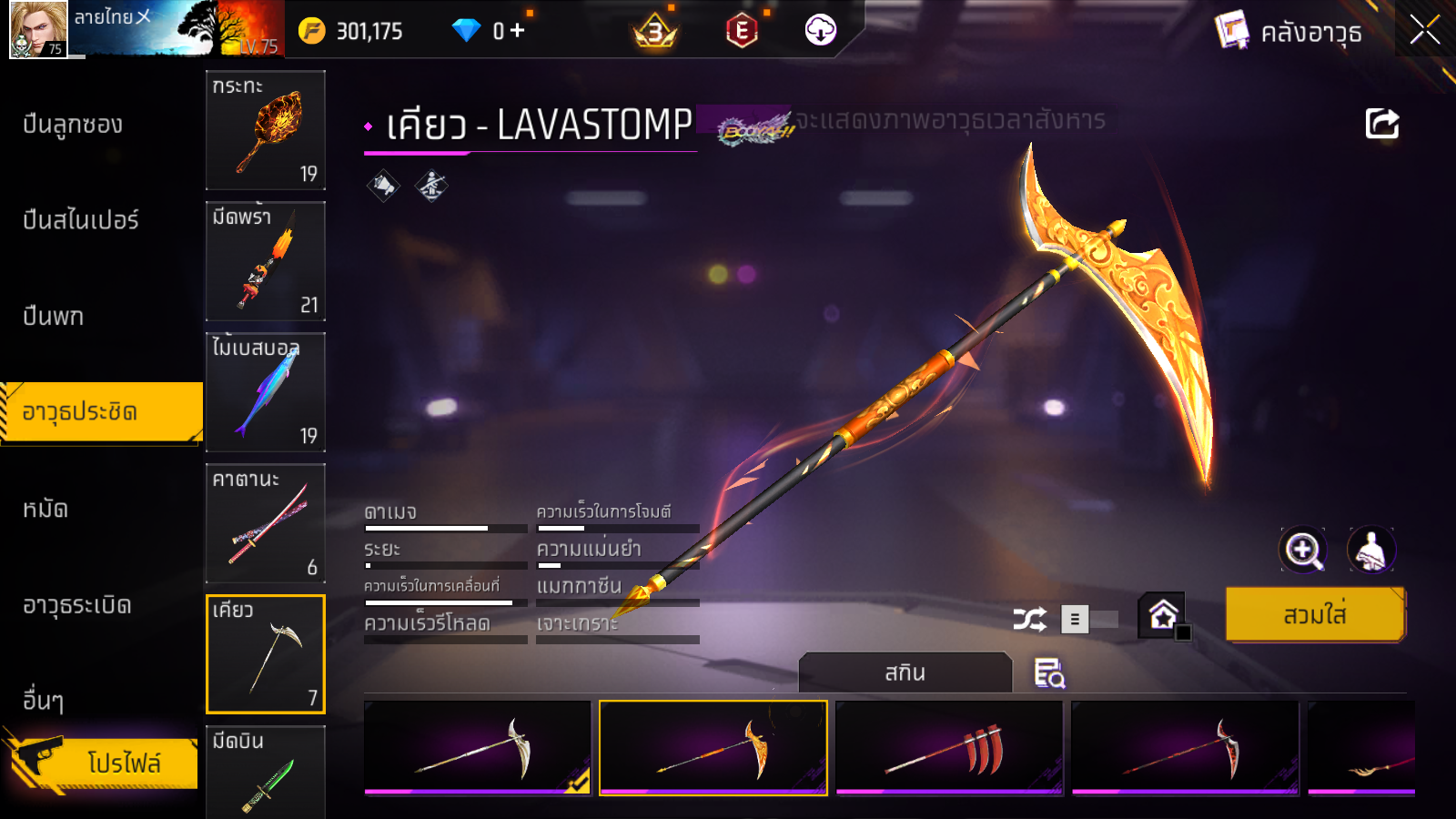This screenshot has width=1456, height=819.
Task: Add diamonds with the plus button
Action: (518, 31)
